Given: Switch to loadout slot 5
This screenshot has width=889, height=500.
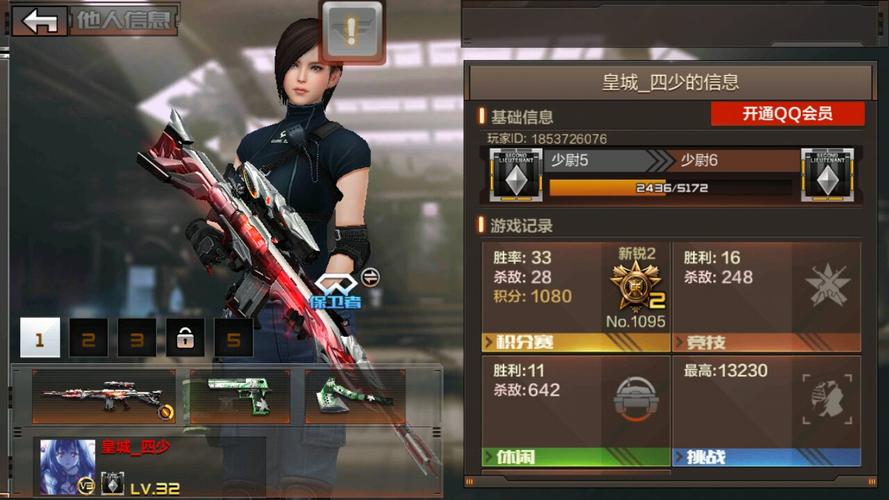Looking at the screenshot, I should click(233, 339).
